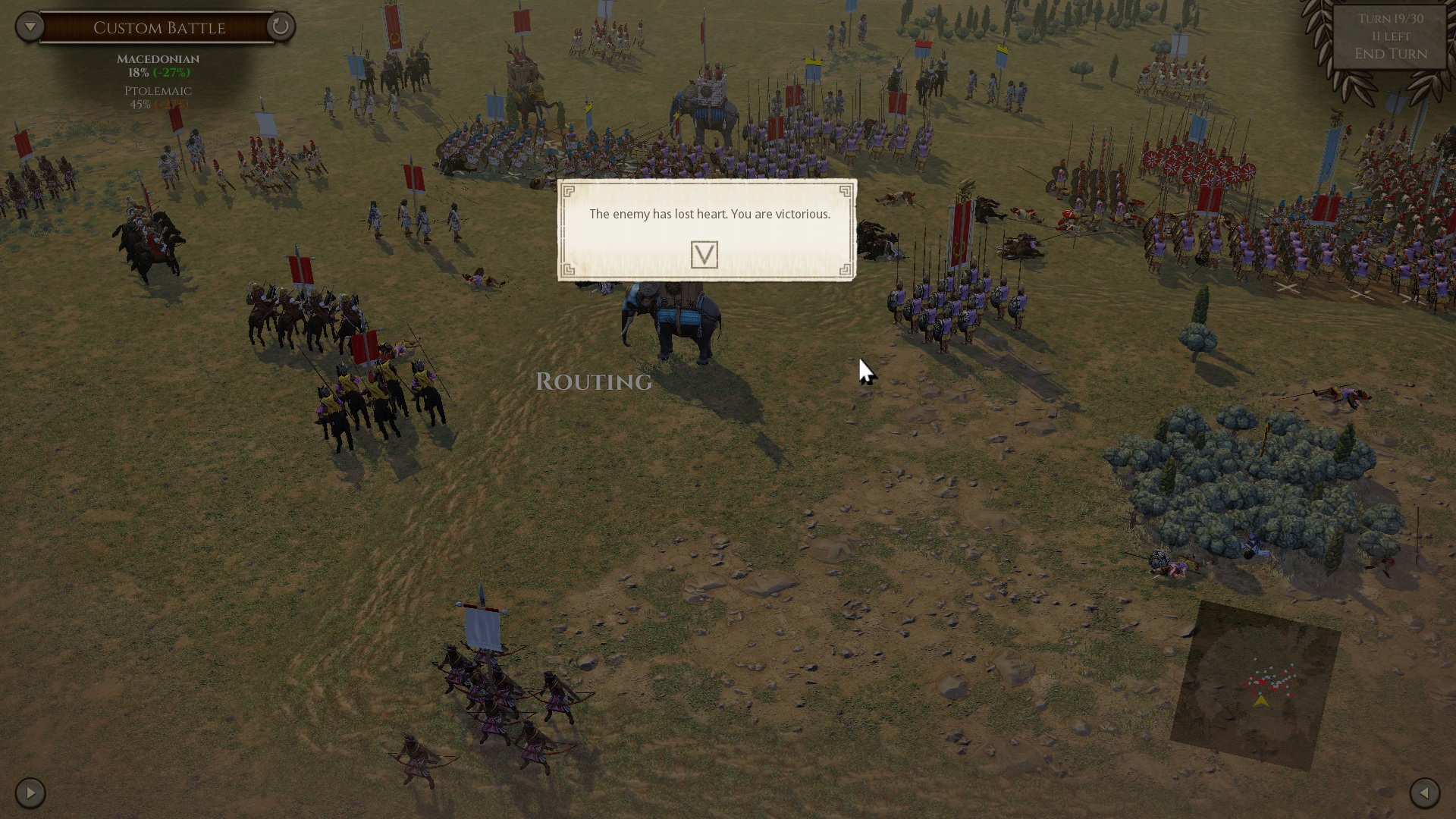Open the dropdown arrow beside Custom Battle
This screenshot has width=1456, height=819.
tap(30, 27)
